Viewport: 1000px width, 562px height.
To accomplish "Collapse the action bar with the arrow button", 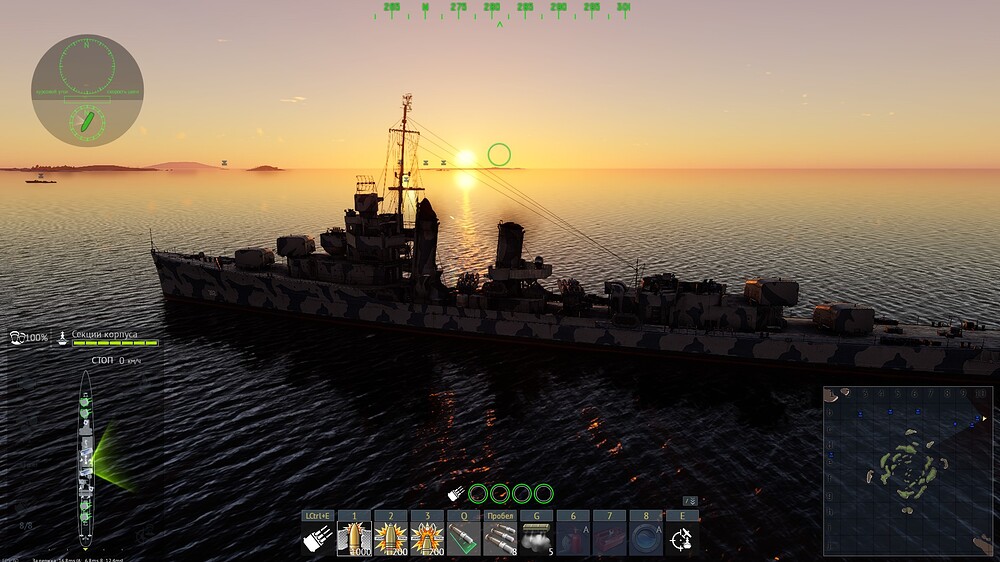I will pyautogui.click(x=690, y=501).
